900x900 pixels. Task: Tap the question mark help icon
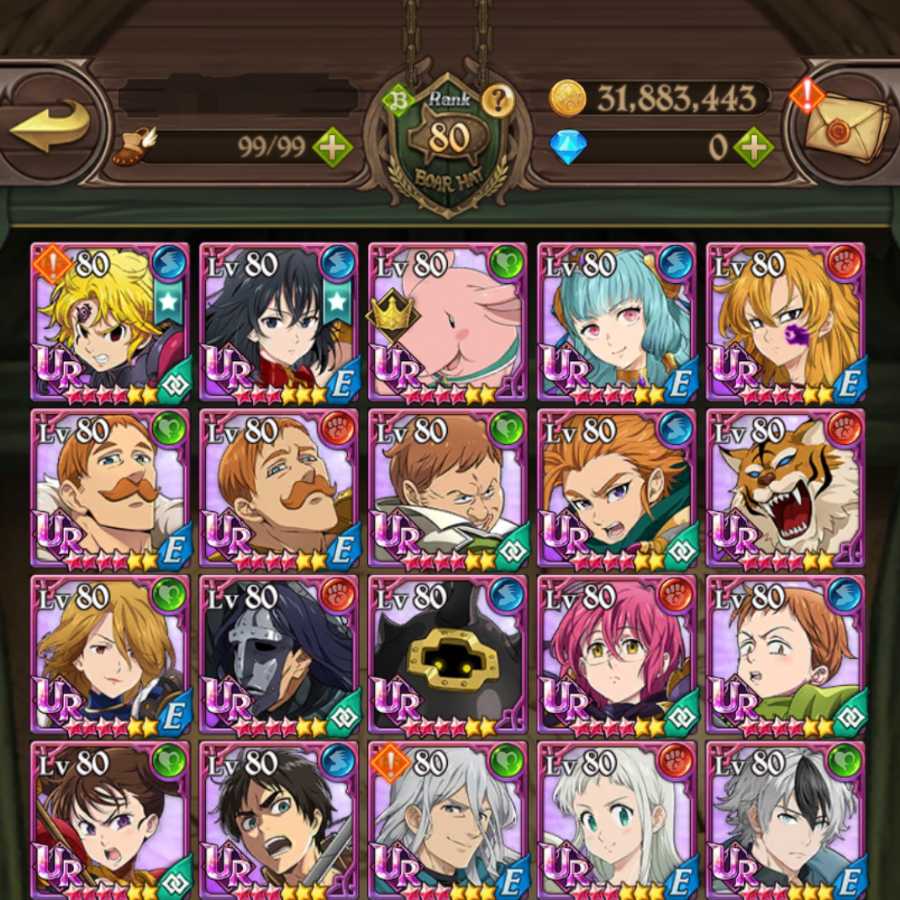click(x=495, y=99)
